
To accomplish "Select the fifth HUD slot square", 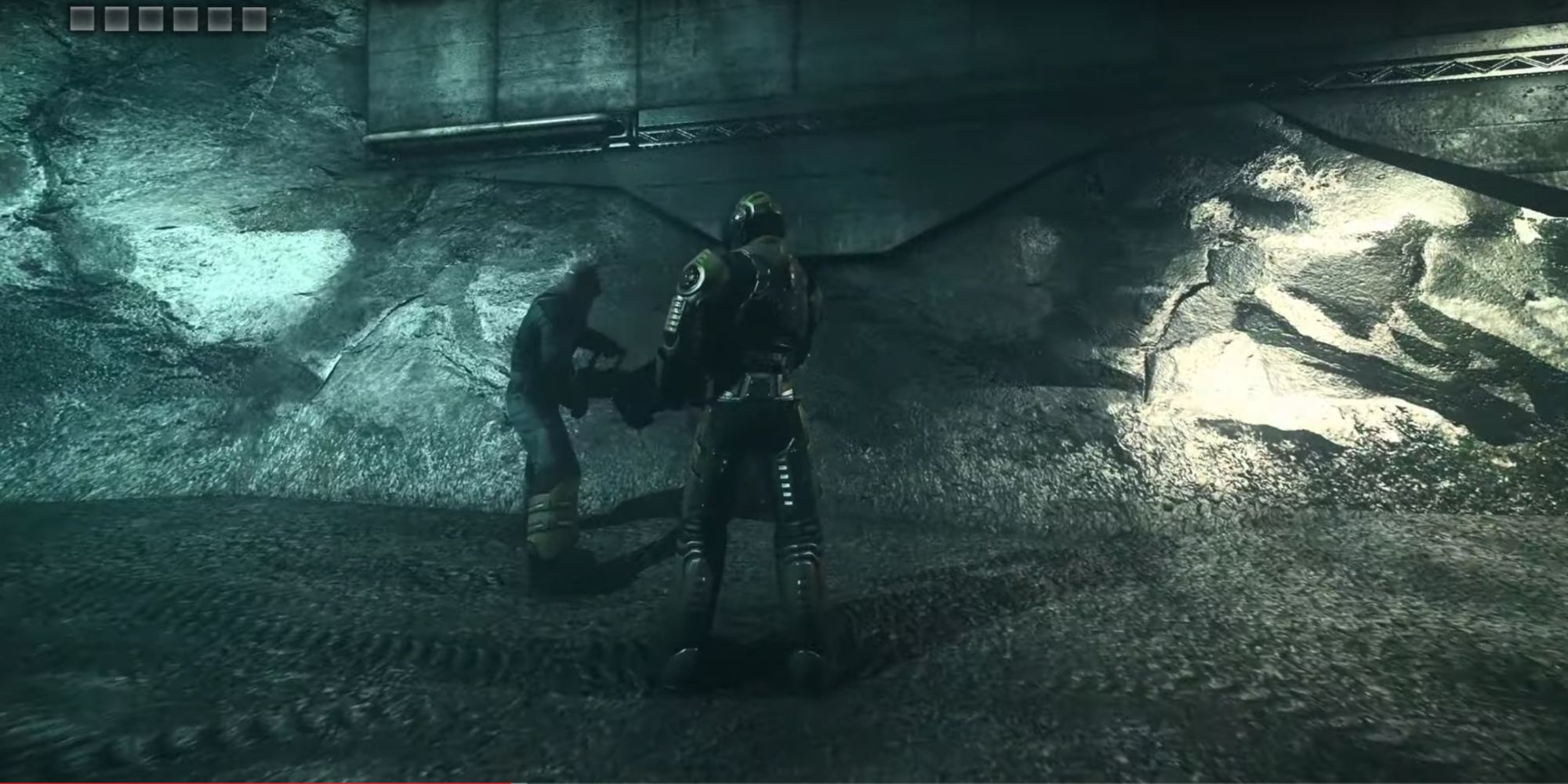I will point(220,18).
